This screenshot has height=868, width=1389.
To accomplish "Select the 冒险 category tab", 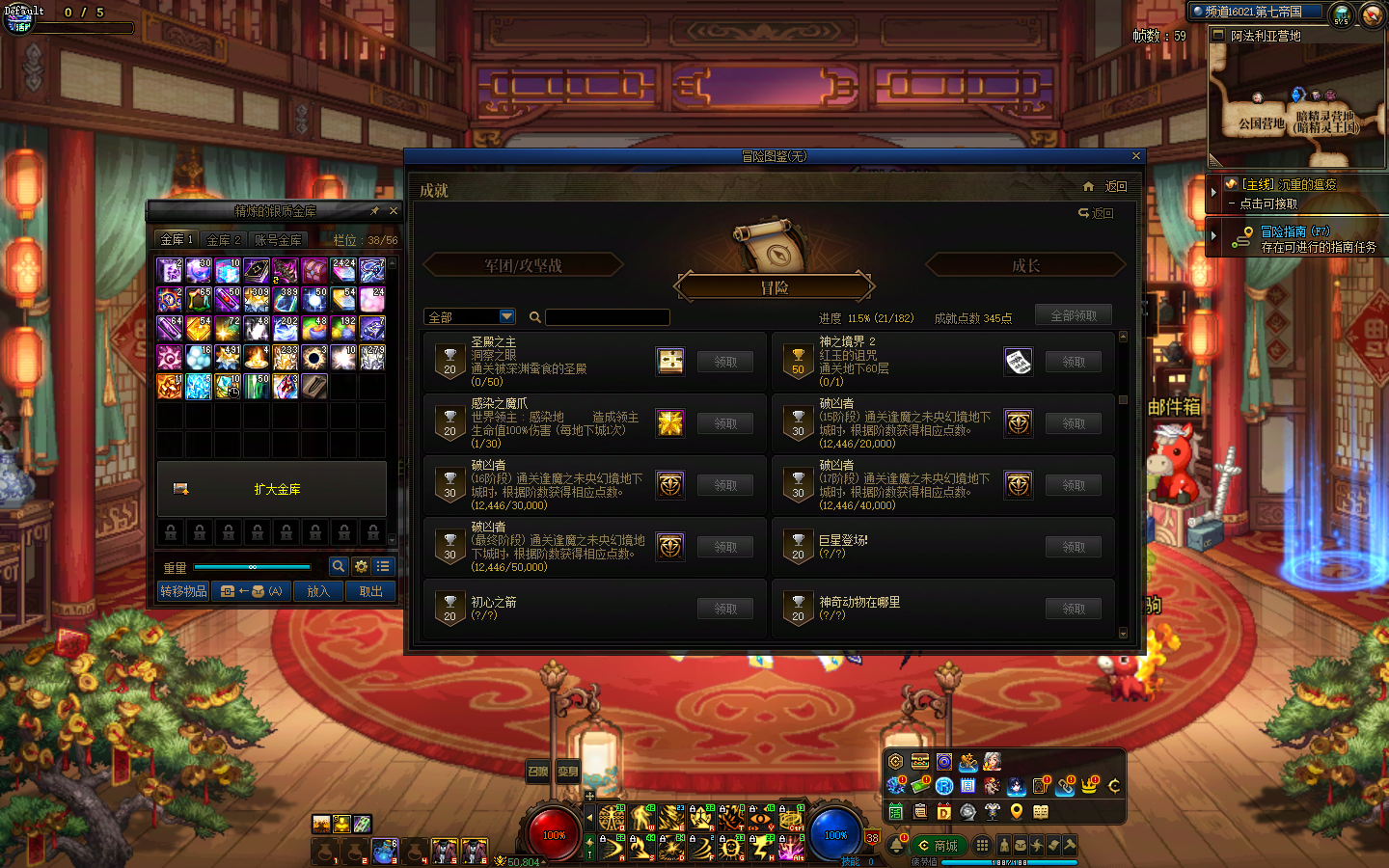I will pos(775,287).
